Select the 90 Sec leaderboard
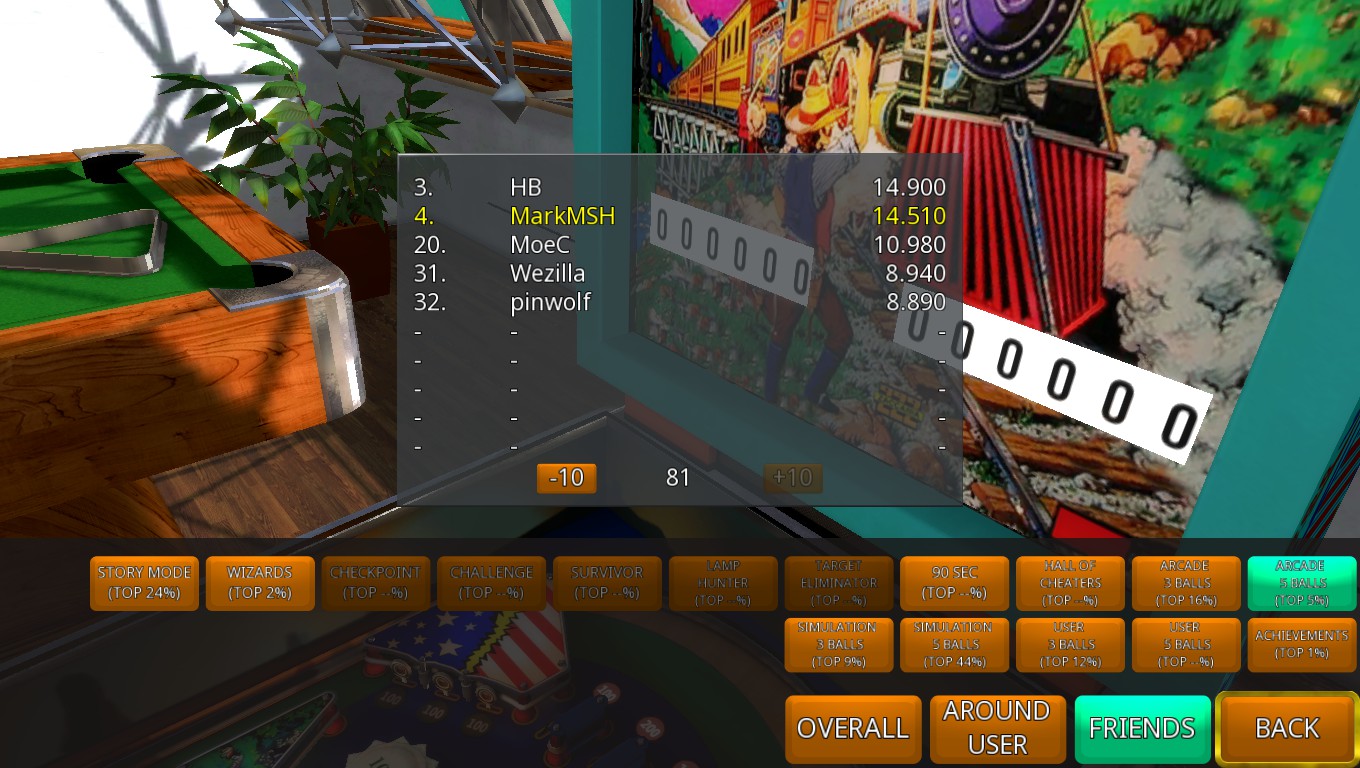1360x768 pixels. [x=956, y=583]
